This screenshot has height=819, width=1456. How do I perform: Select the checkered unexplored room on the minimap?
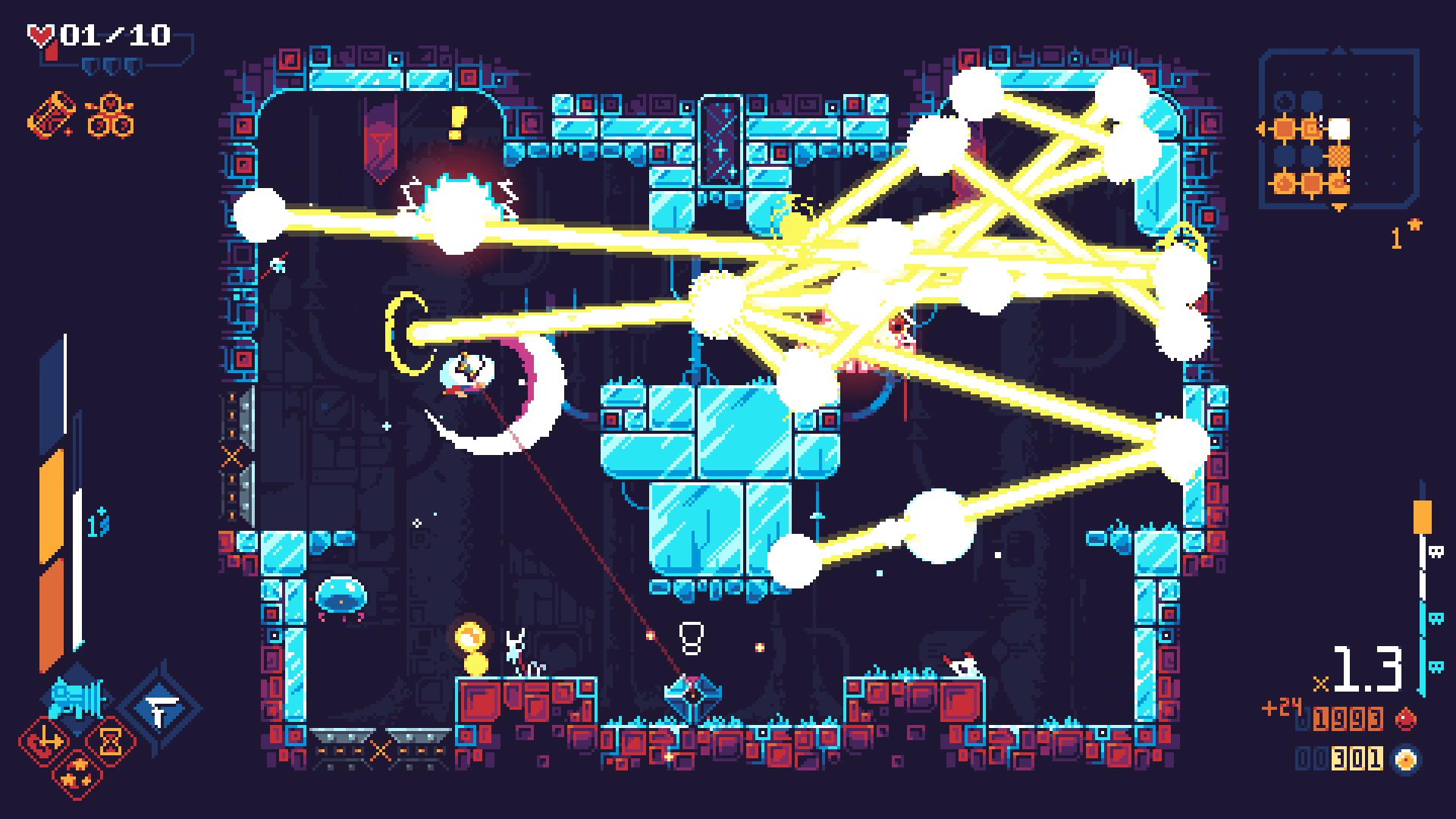pyautogui.click(x=1338, y=155)
